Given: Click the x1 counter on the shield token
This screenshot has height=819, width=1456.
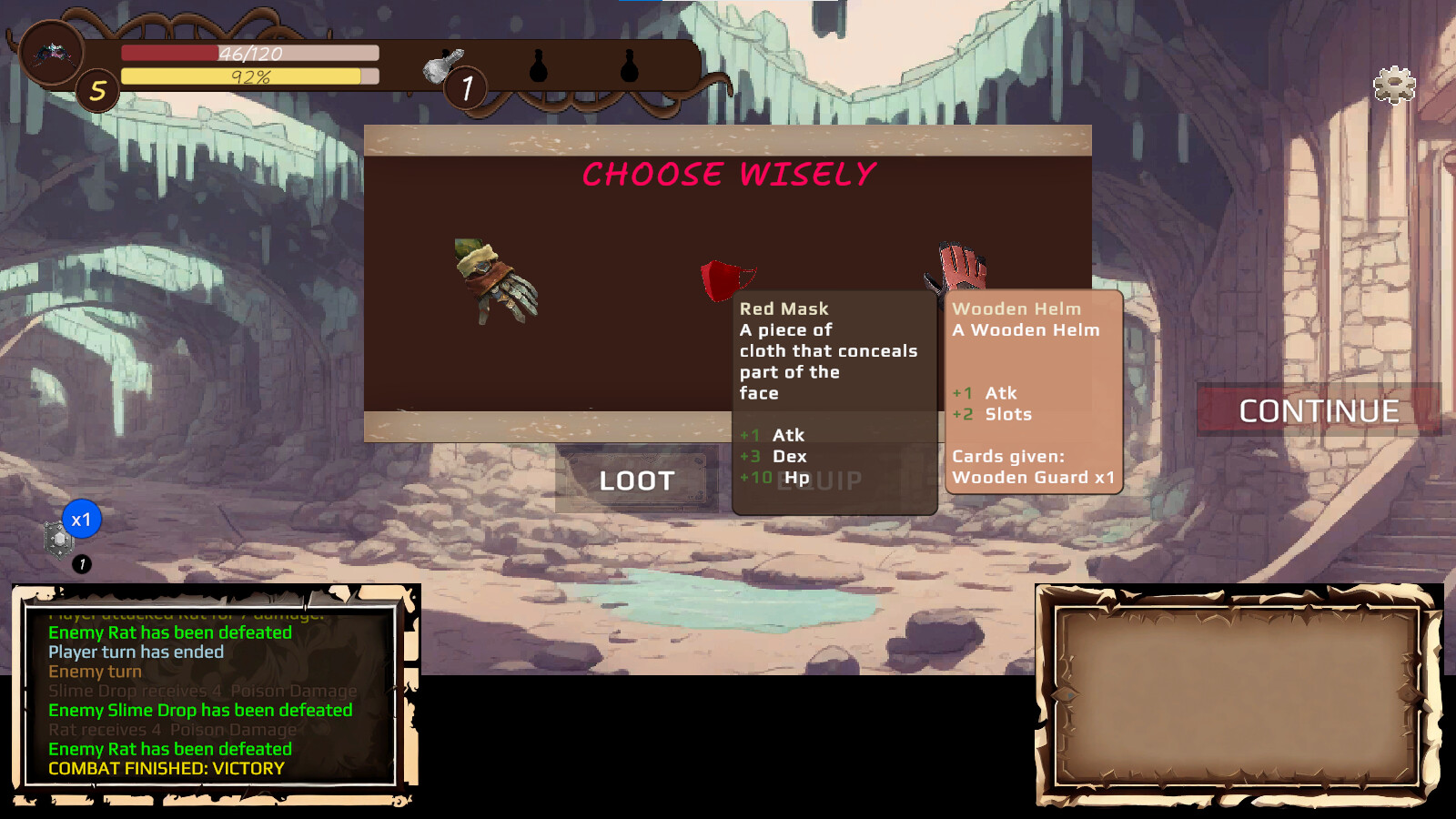Looking at the screenshot, I should tap(80, 519).
